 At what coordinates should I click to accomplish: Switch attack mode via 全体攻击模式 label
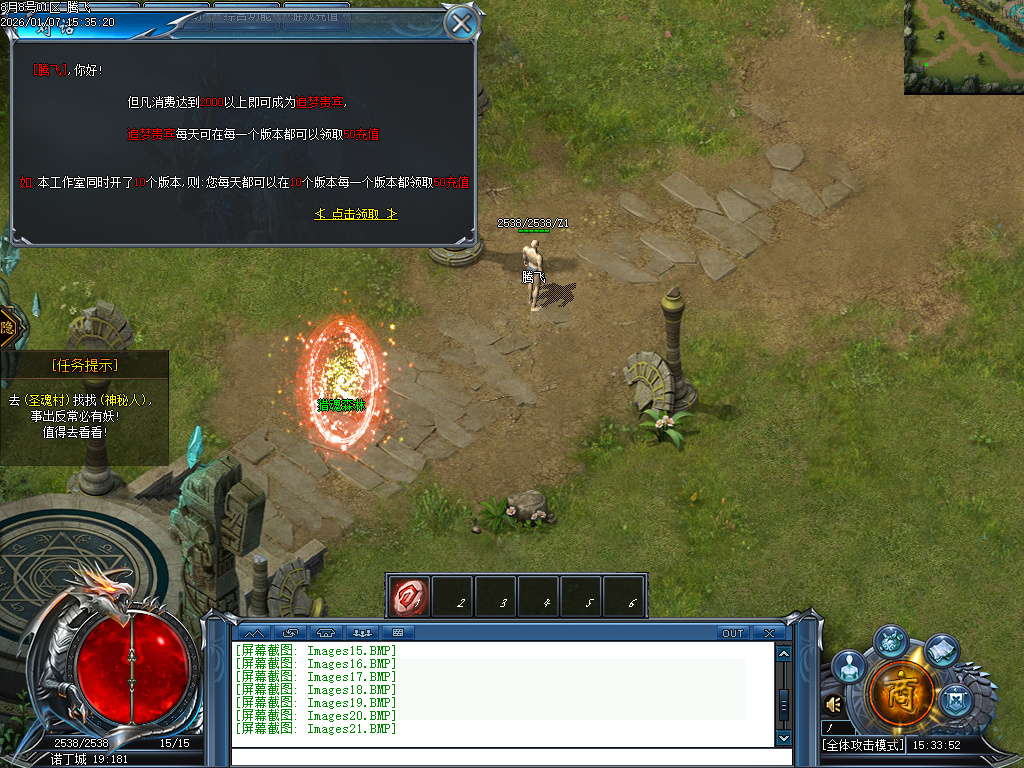(x=863, y=745)
